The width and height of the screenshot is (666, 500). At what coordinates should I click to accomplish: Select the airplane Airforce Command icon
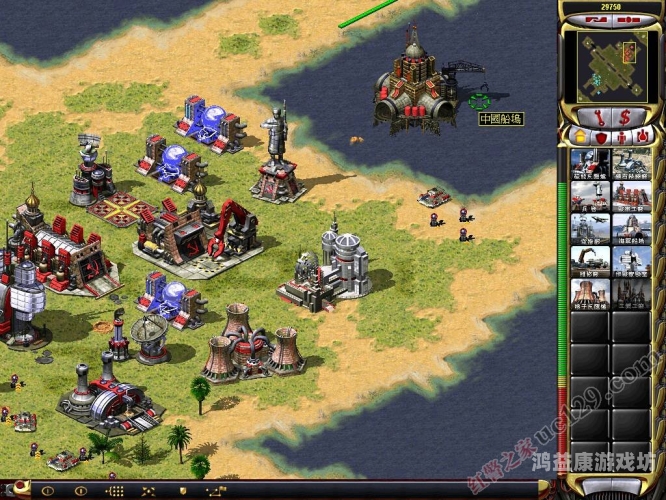[x=591, y=229]
